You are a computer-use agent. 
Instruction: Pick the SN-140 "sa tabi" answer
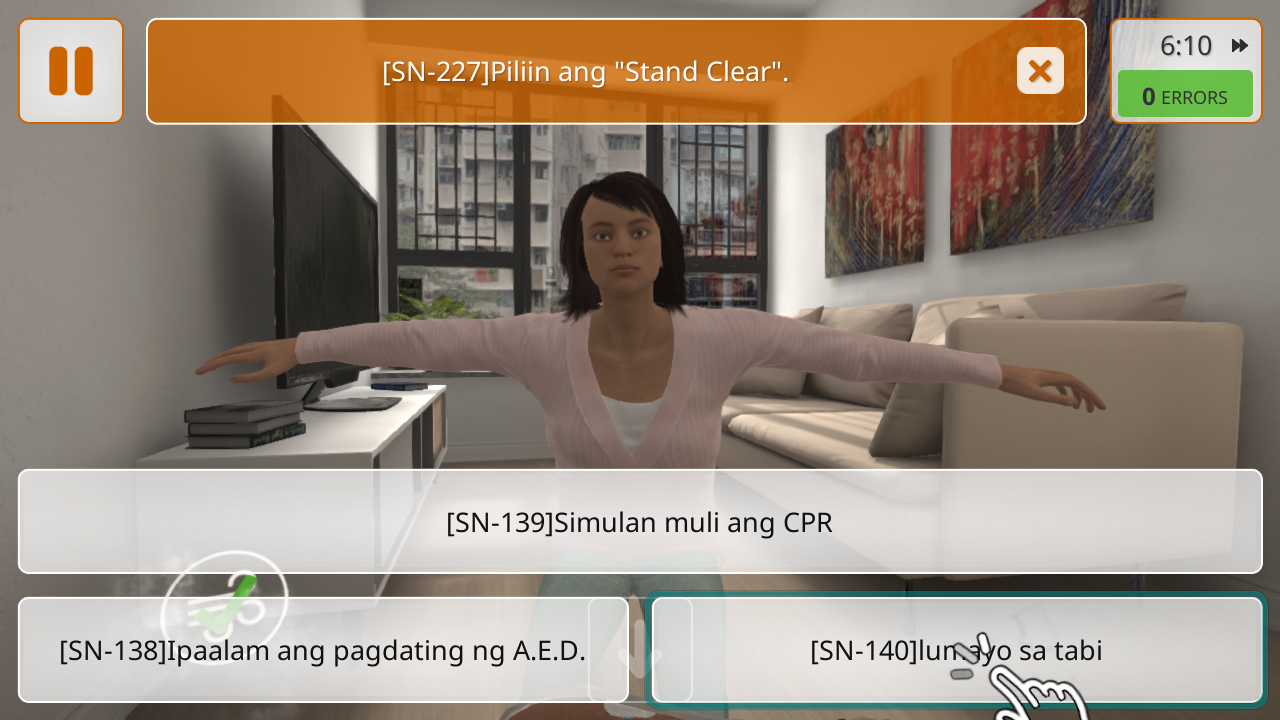956,650
